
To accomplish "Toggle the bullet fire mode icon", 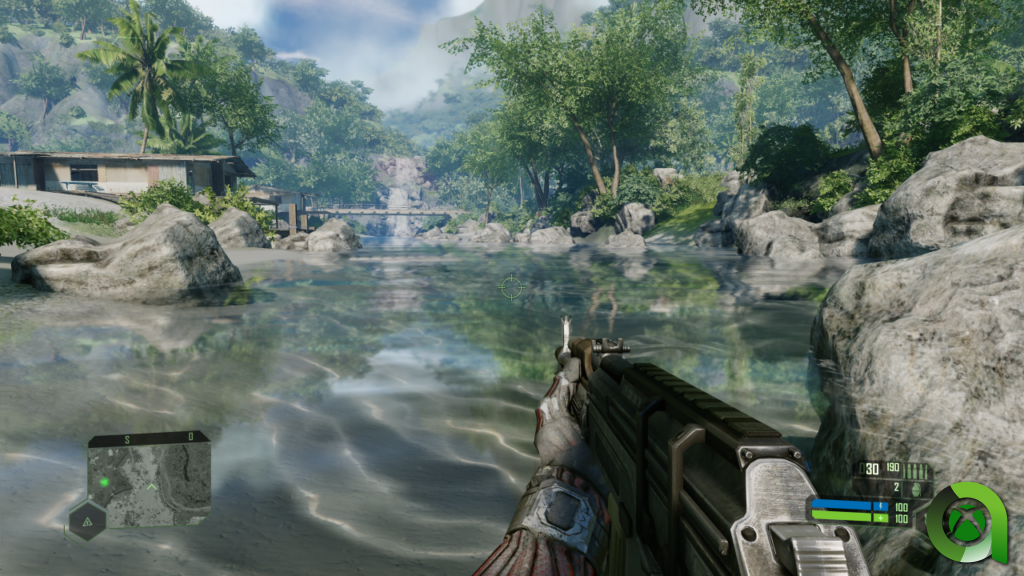I will pyautogui.click(x=918, y=470).
